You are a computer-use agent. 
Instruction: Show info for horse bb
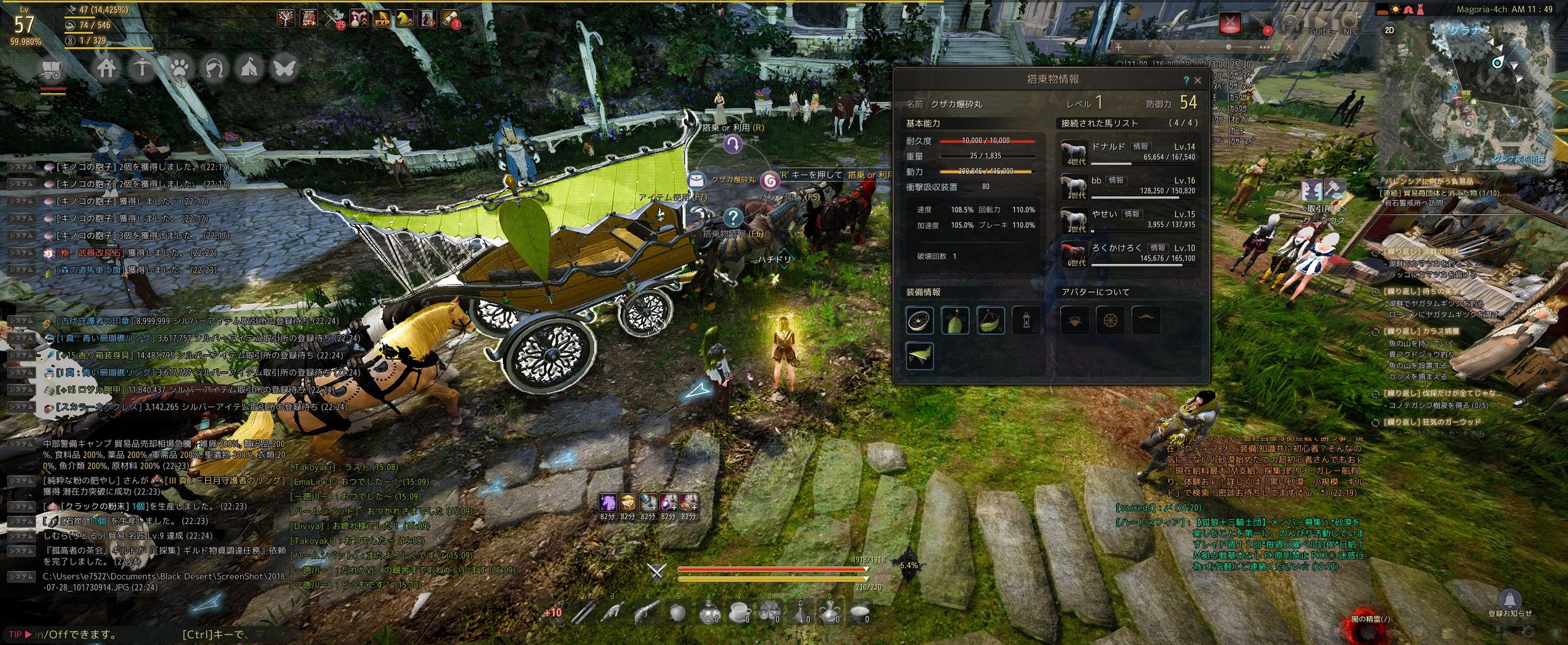(1116, 180)
